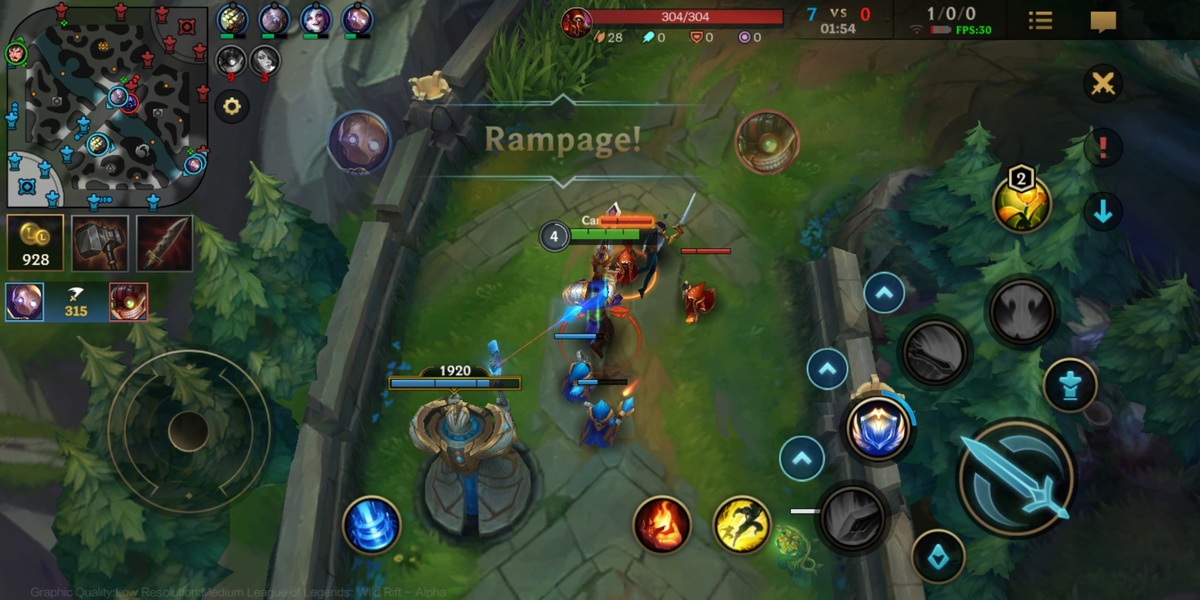
Task: Open the shop with 928 gold
Action: 35,243
